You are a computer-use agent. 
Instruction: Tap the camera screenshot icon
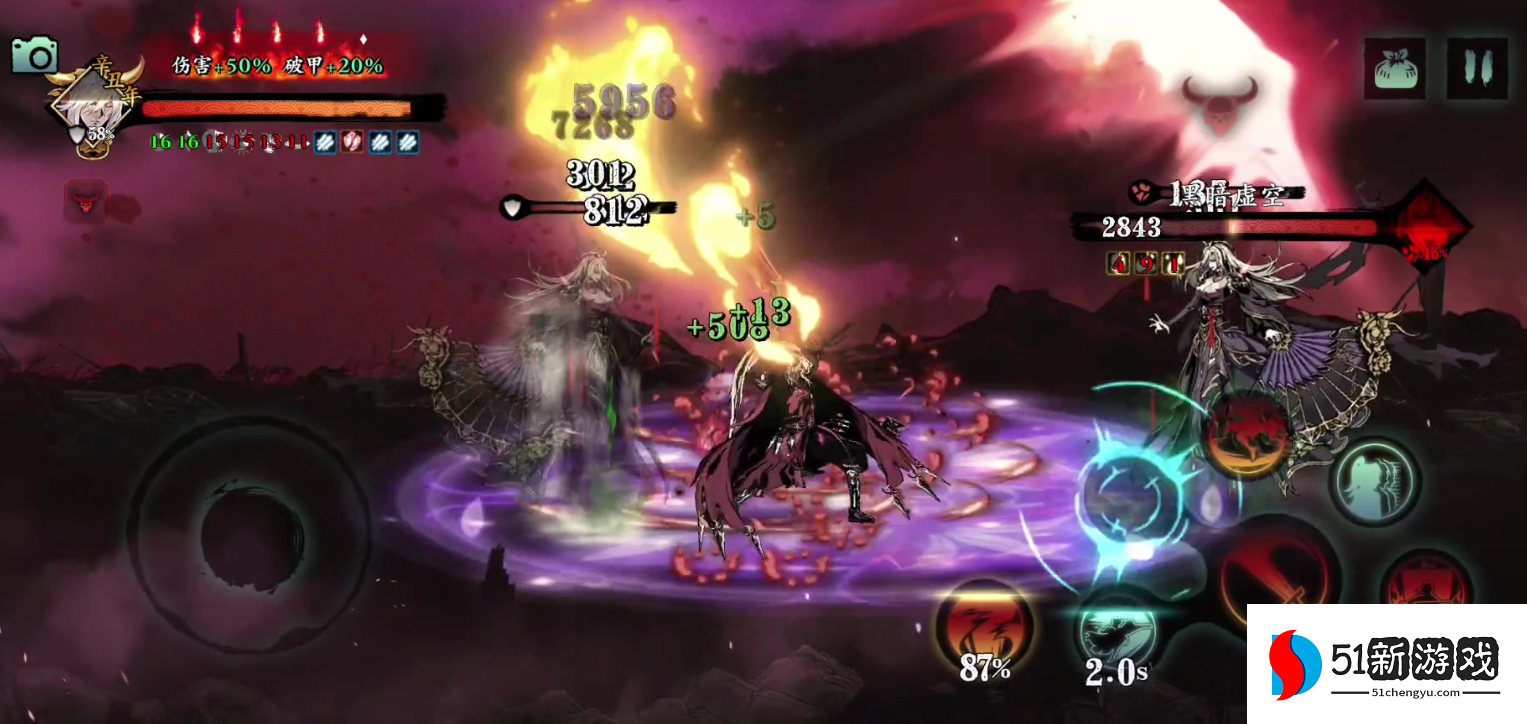tap(36, 56)
